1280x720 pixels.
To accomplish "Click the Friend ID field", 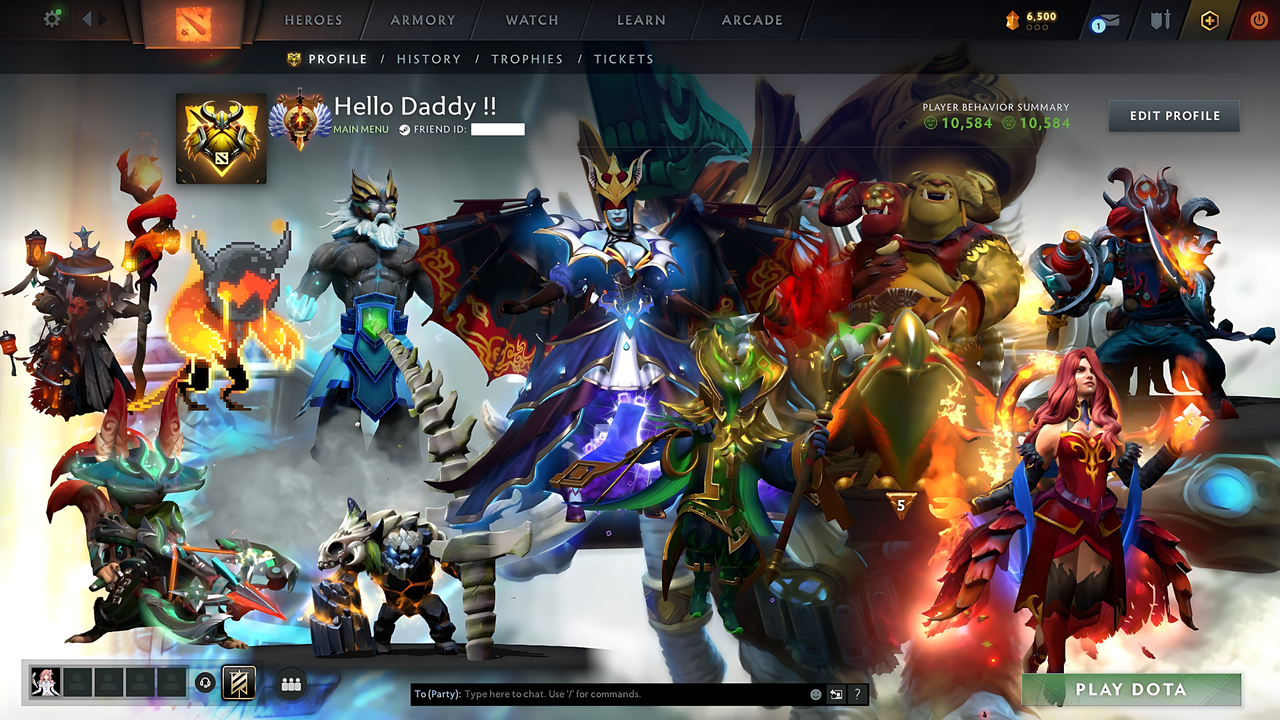I will pyautogui.click(x=498, y=129).
